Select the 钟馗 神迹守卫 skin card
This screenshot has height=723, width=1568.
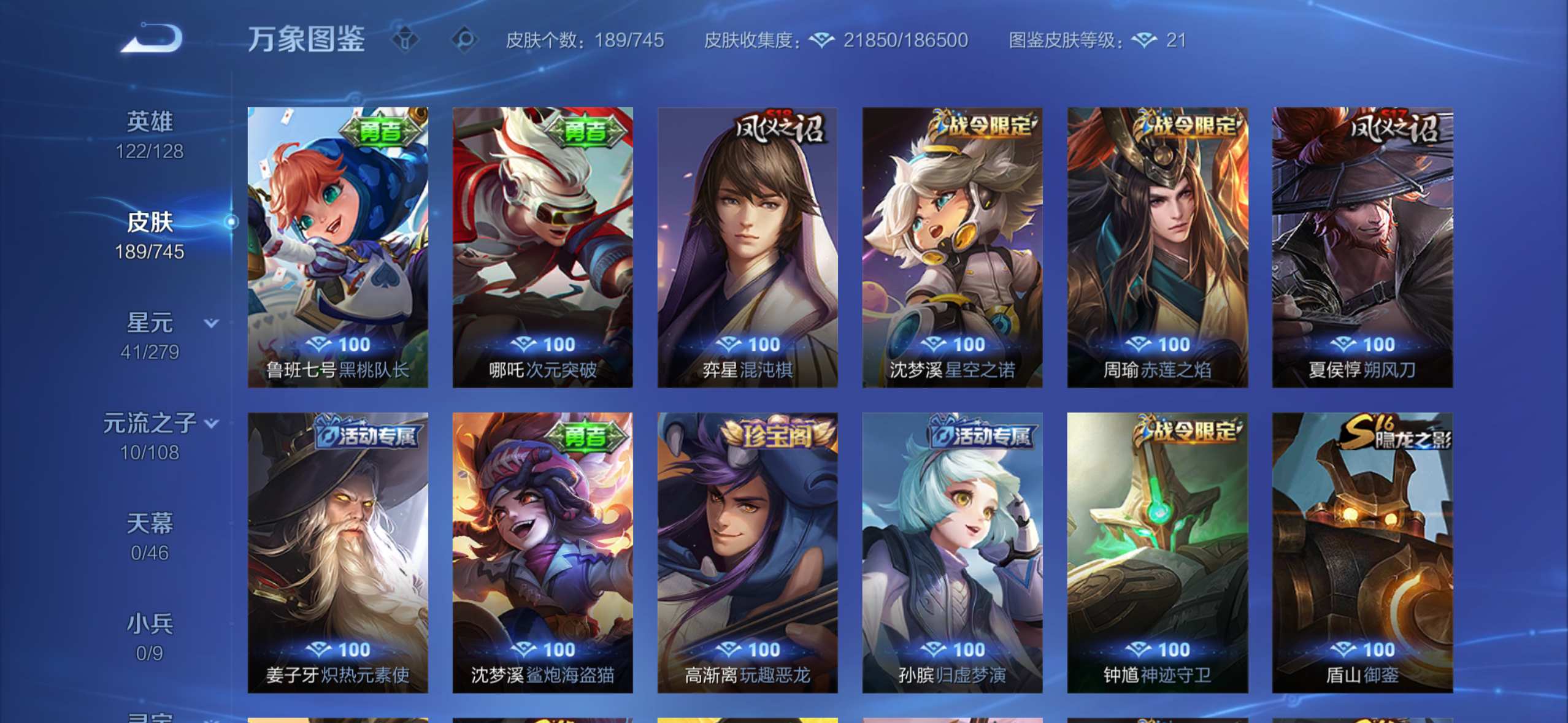[x=1157, y=553]
